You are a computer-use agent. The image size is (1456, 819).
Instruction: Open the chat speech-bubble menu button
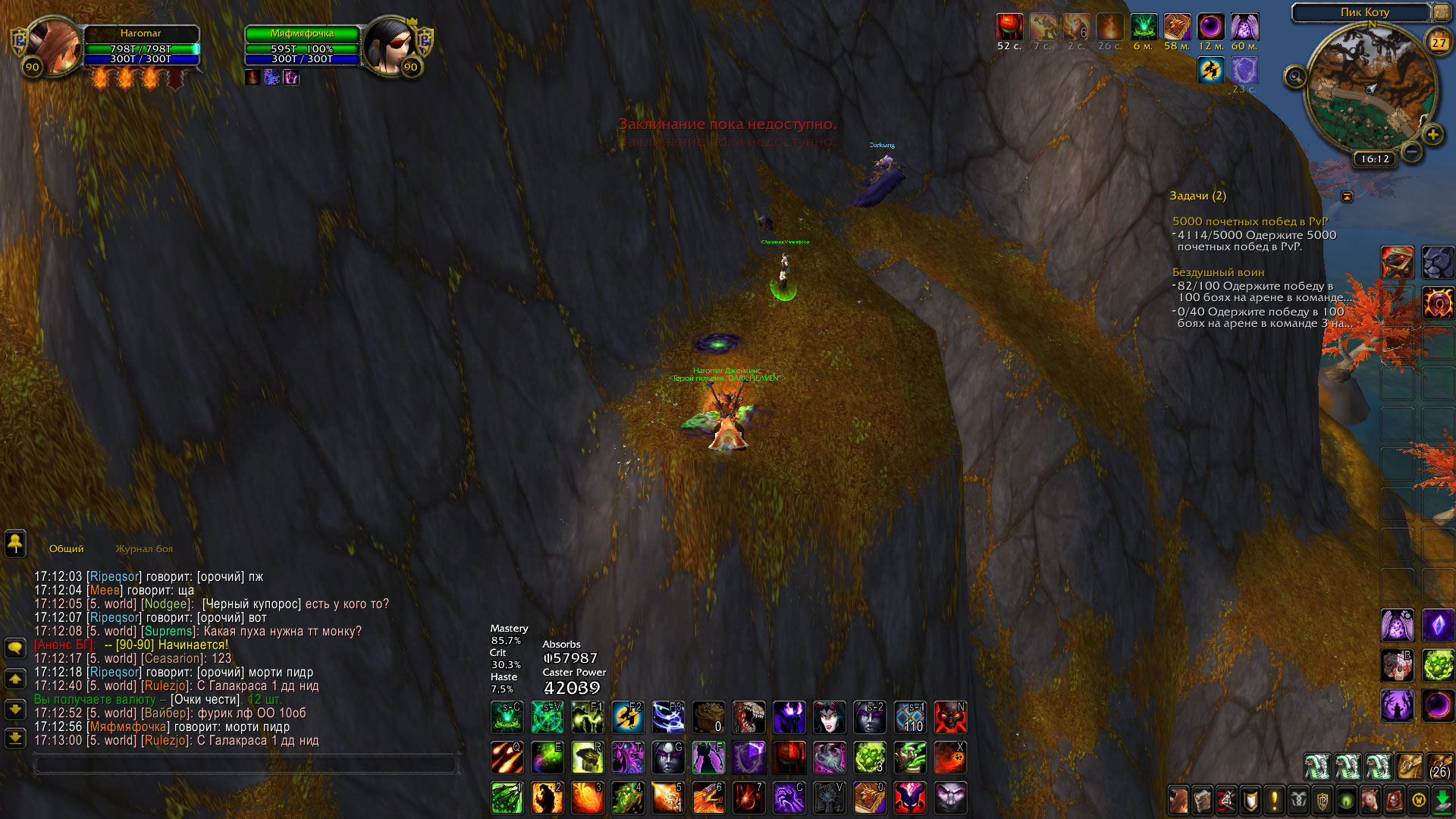(x=15, y=648)
